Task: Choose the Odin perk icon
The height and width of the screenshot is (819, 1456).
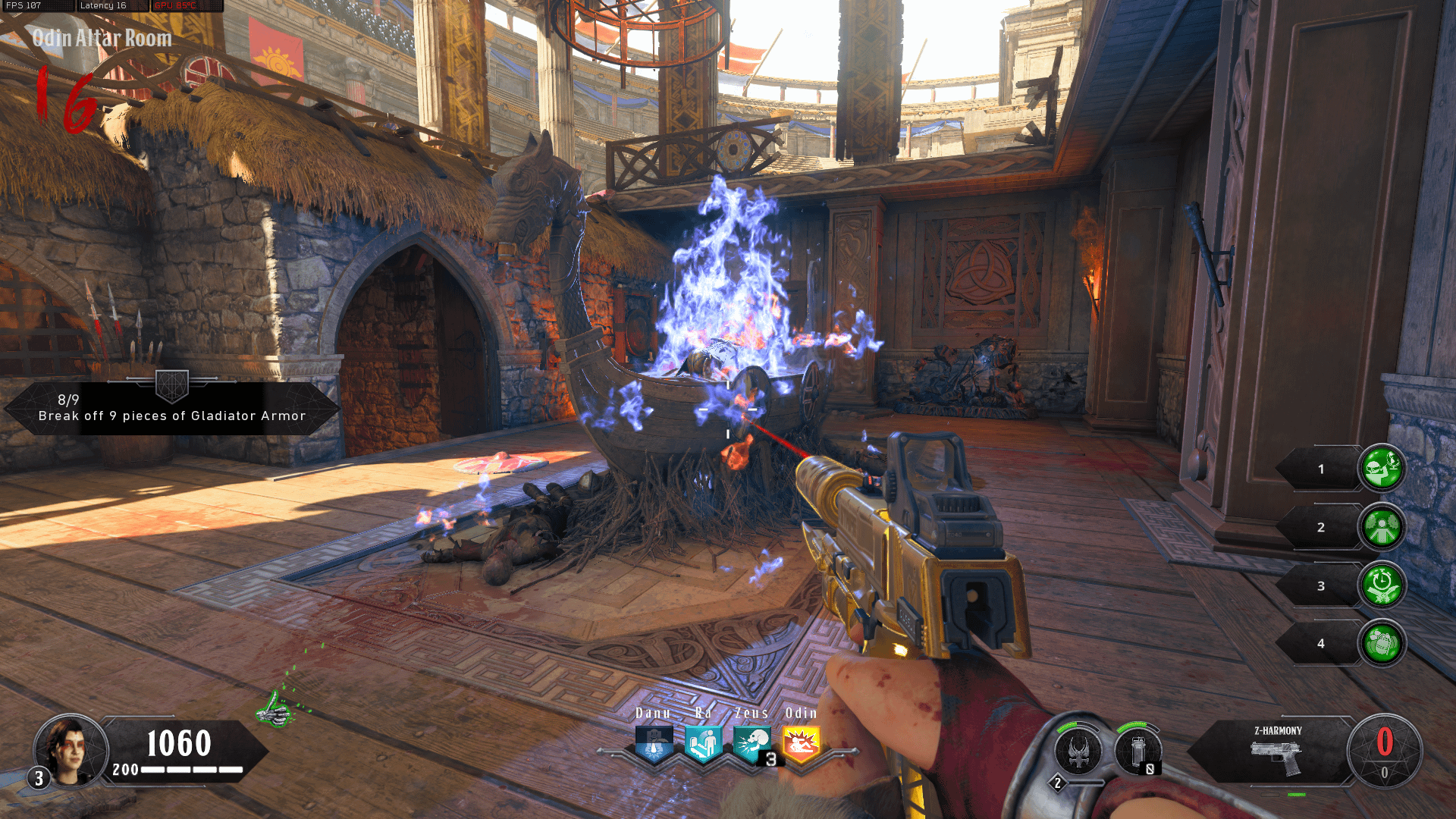Action: click(x=801, y=743)
